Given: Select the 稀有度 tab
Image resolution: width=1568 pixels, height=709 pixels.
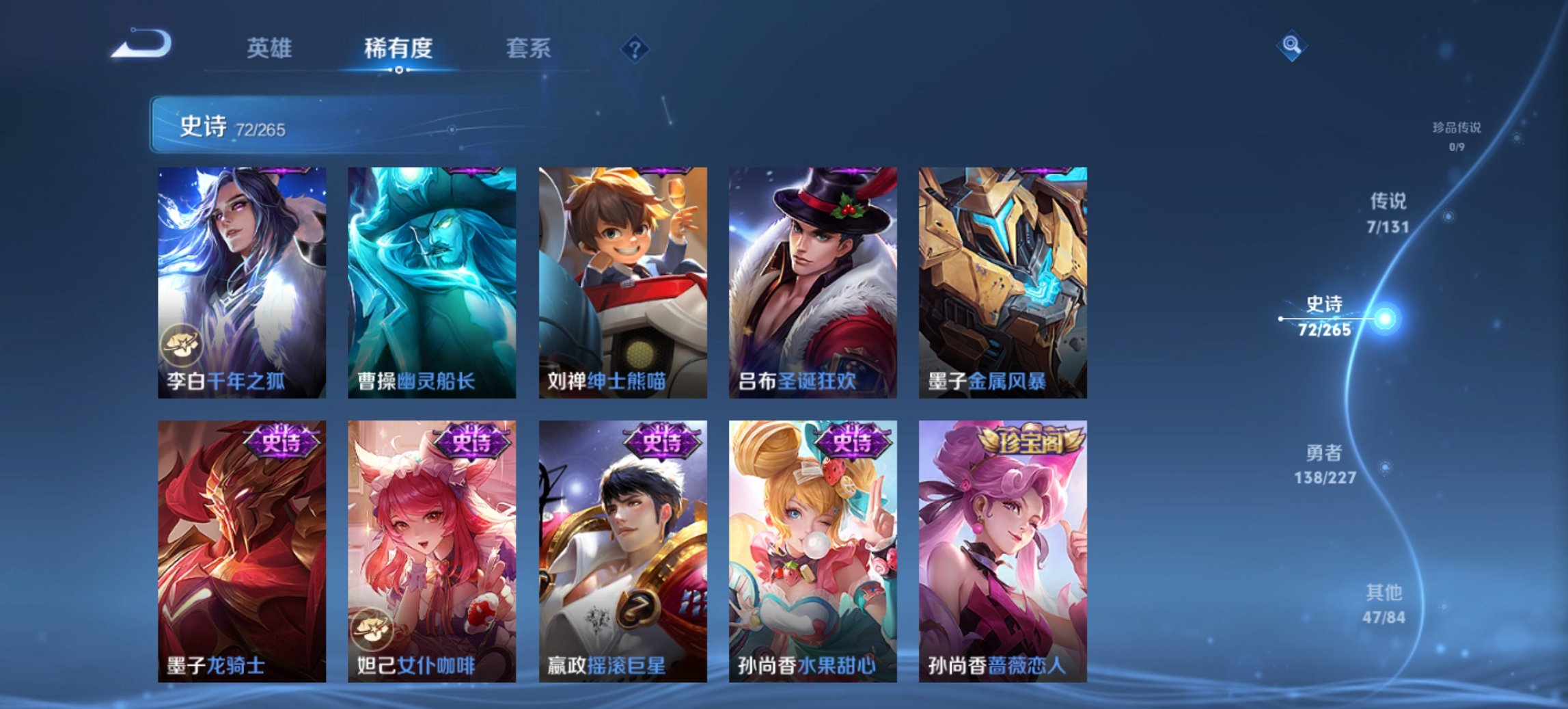Looking at the screenshot, I should [397, 48].
